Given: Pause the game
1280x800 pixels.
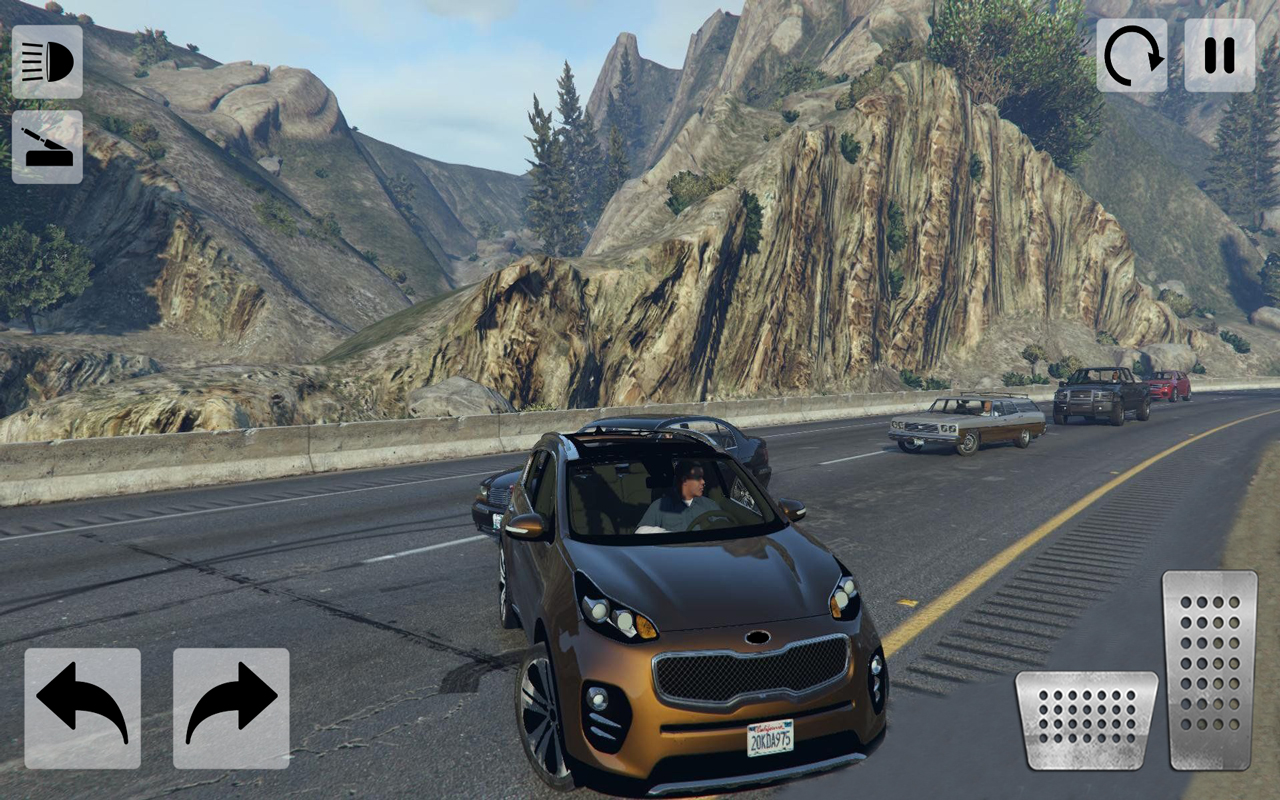Looking at the screenshot, I should pos(1219,55).
